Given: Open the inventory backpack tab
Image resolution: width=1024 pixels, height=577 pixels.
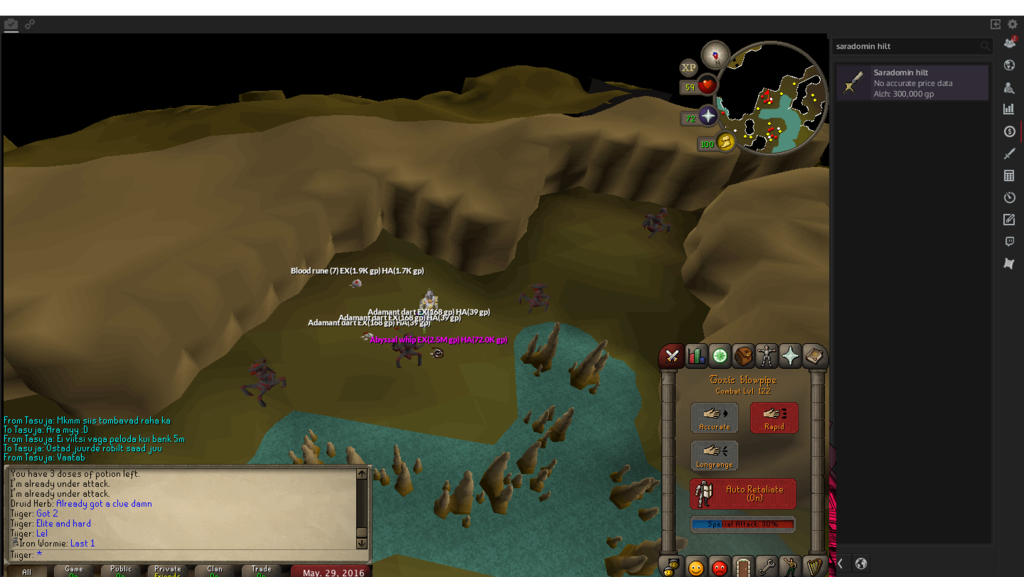Looking at the screenshot, I should (x=743, y=356).
